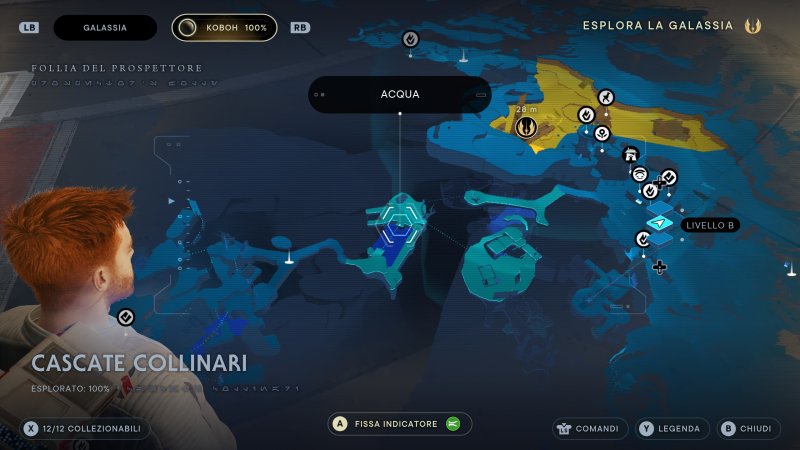This screenshot has width=800, height=450.
Task: Select the checkmark marker below the level selector
Action: tap(643, 239)
